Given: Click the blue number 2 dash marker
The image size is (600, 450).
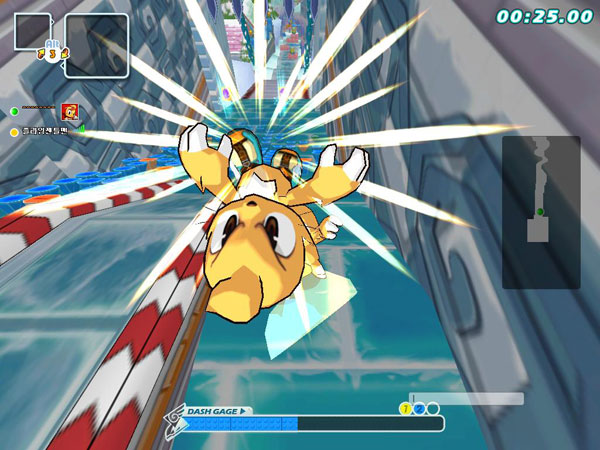Looking at the screenshot, I should point(420,408).
